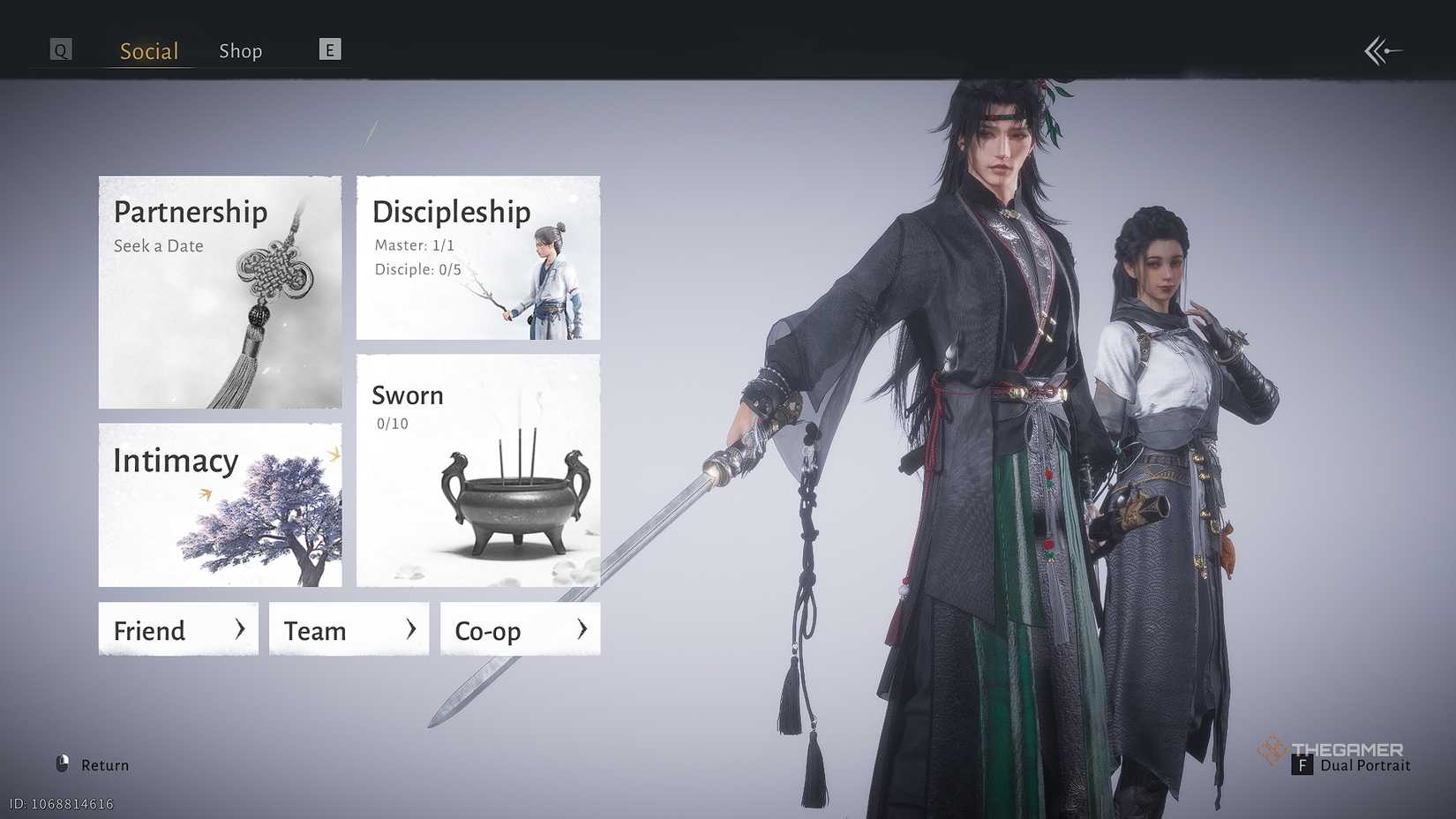Open the Discipleship panel
Screen dimensions: 1456x819
coord(450,212)
